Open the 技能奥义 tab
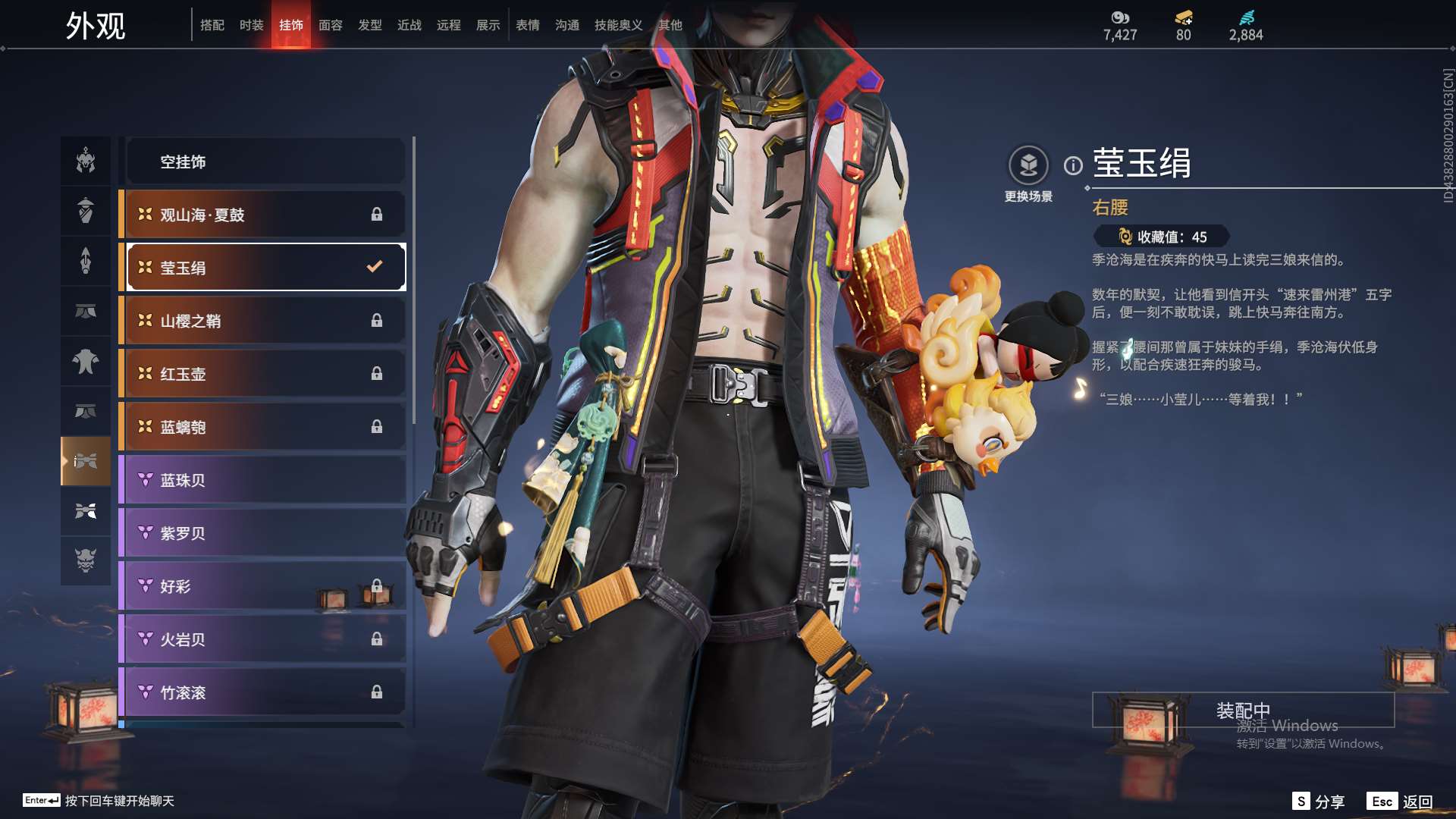 click(x=618, y=25)
